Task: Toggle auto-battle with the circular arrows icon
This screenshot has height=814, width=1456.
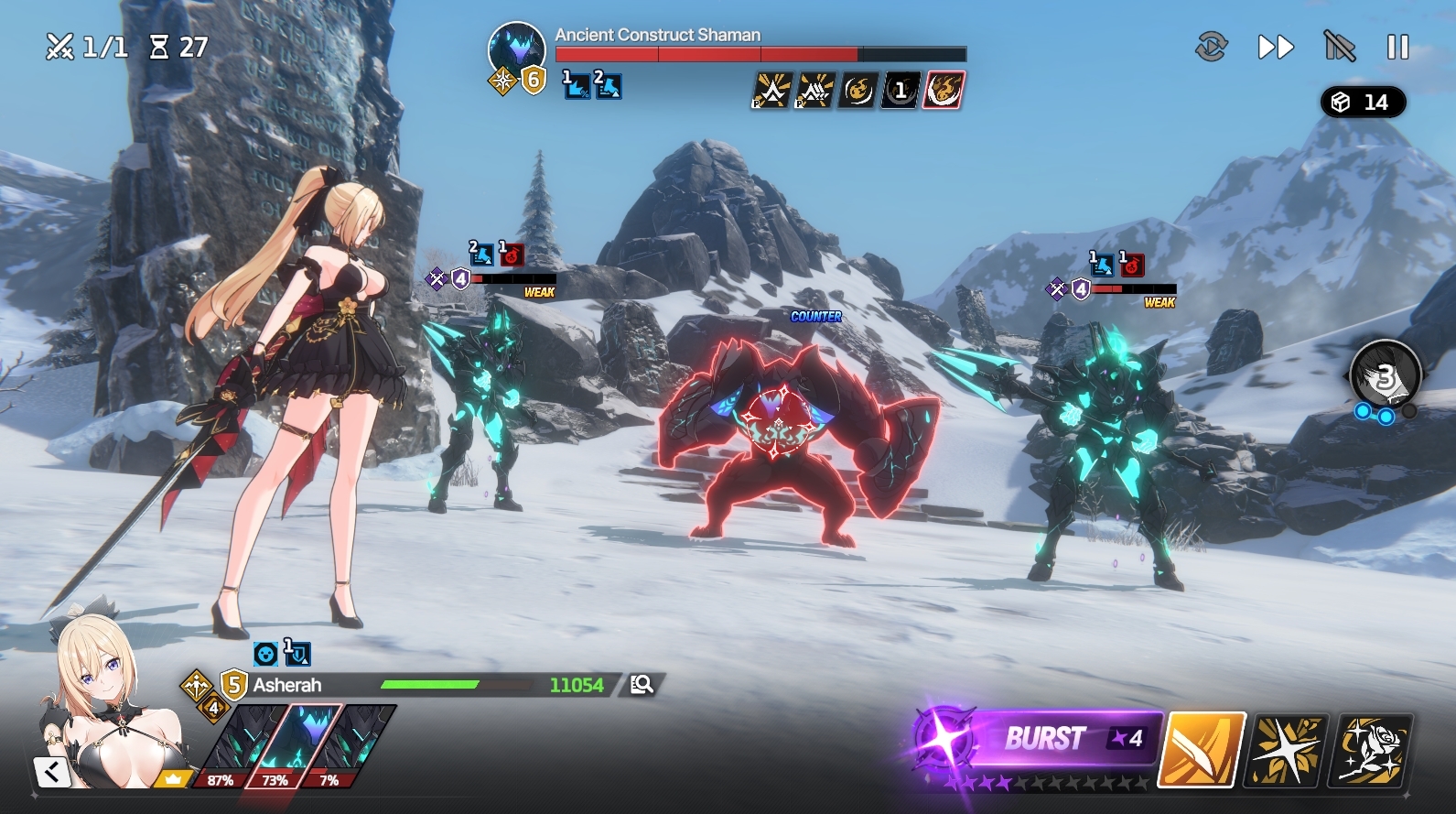Action: (x=1211, y=47)
